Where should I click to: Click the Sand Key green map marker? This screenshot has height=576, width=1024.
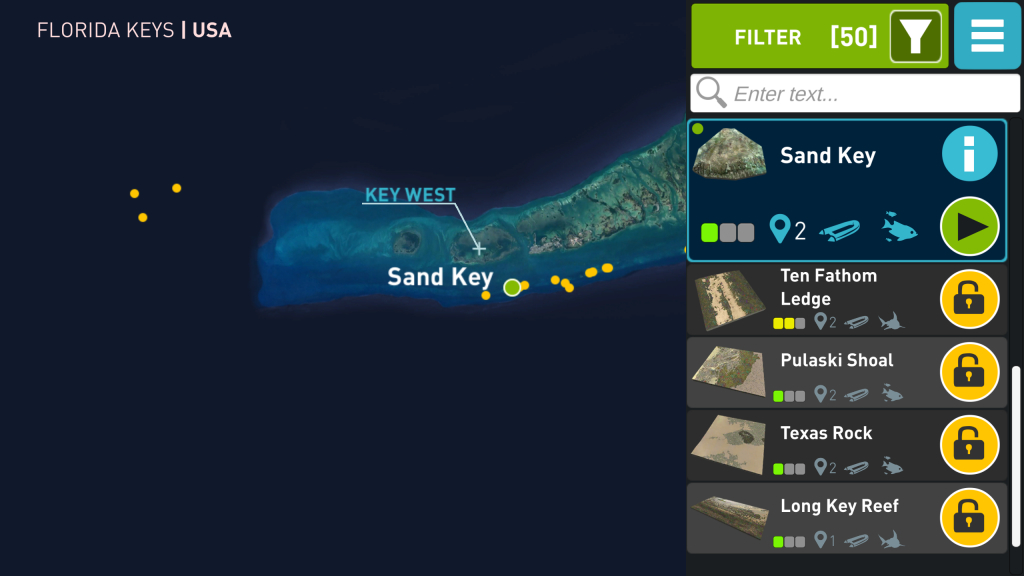(x=512, y=288)
